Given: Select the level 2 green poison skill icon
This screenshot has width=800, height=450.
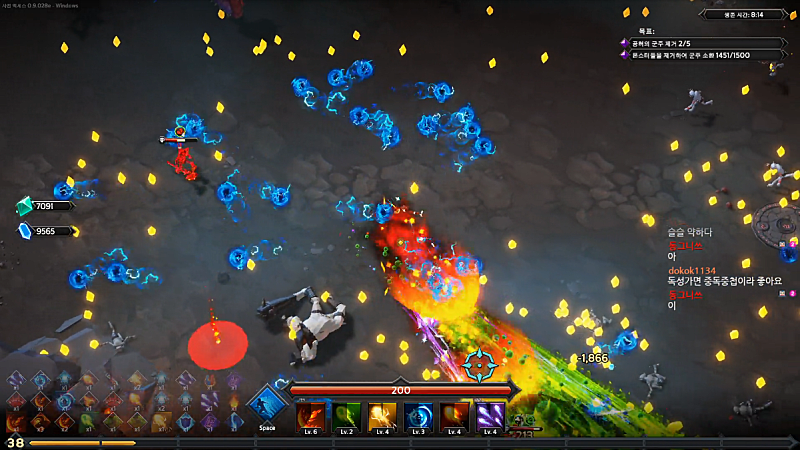Looking at the screenshot, I should coord(346,415).
